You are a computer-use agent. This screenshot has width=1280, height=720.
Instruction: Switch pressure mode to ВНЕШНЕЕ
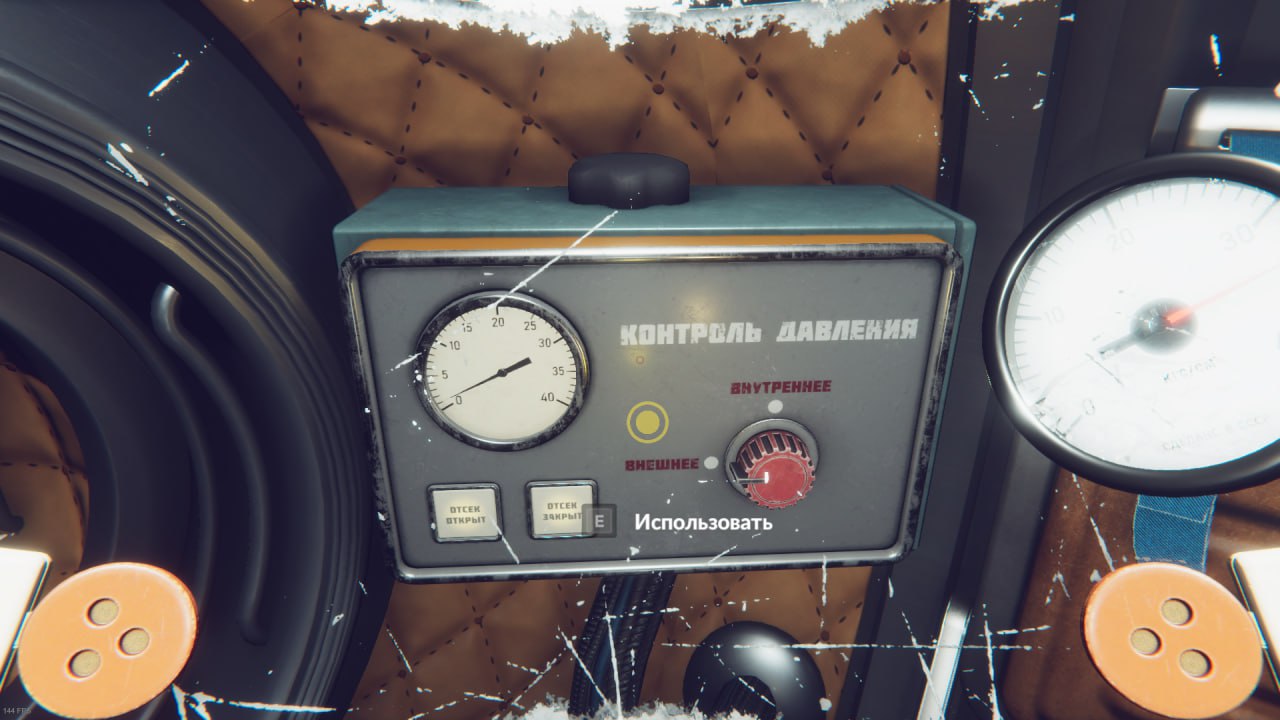point(709,460)
